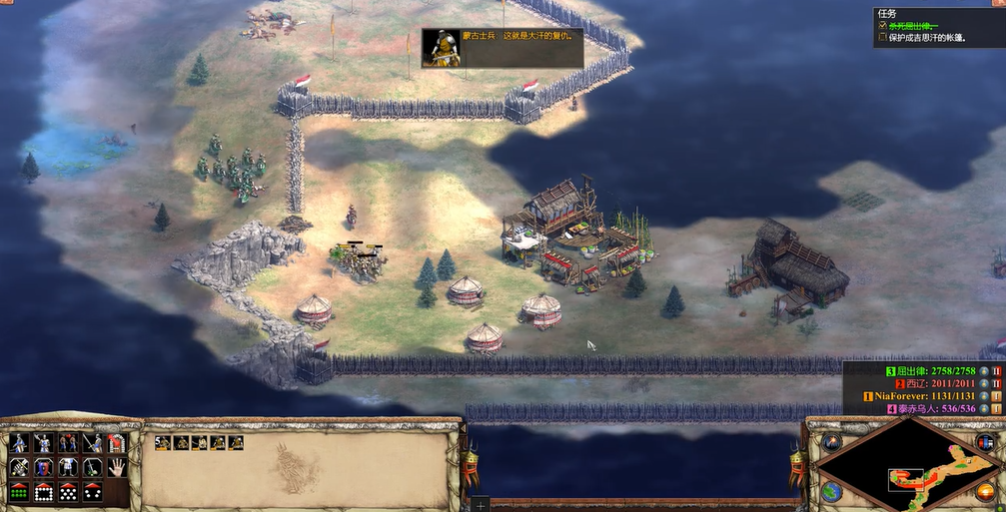Set the defensive stance shield icon
This screenshot has height=512, width=1006.
(x=43, y=467)
